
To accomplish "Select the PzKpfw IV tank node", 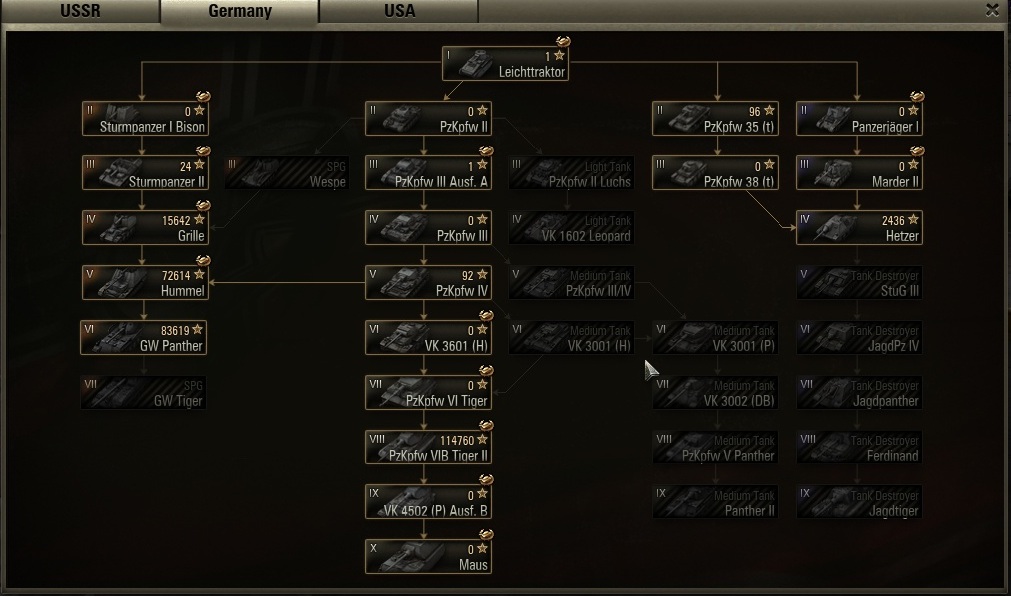I will pyautogui.click(x=428, y=283).
